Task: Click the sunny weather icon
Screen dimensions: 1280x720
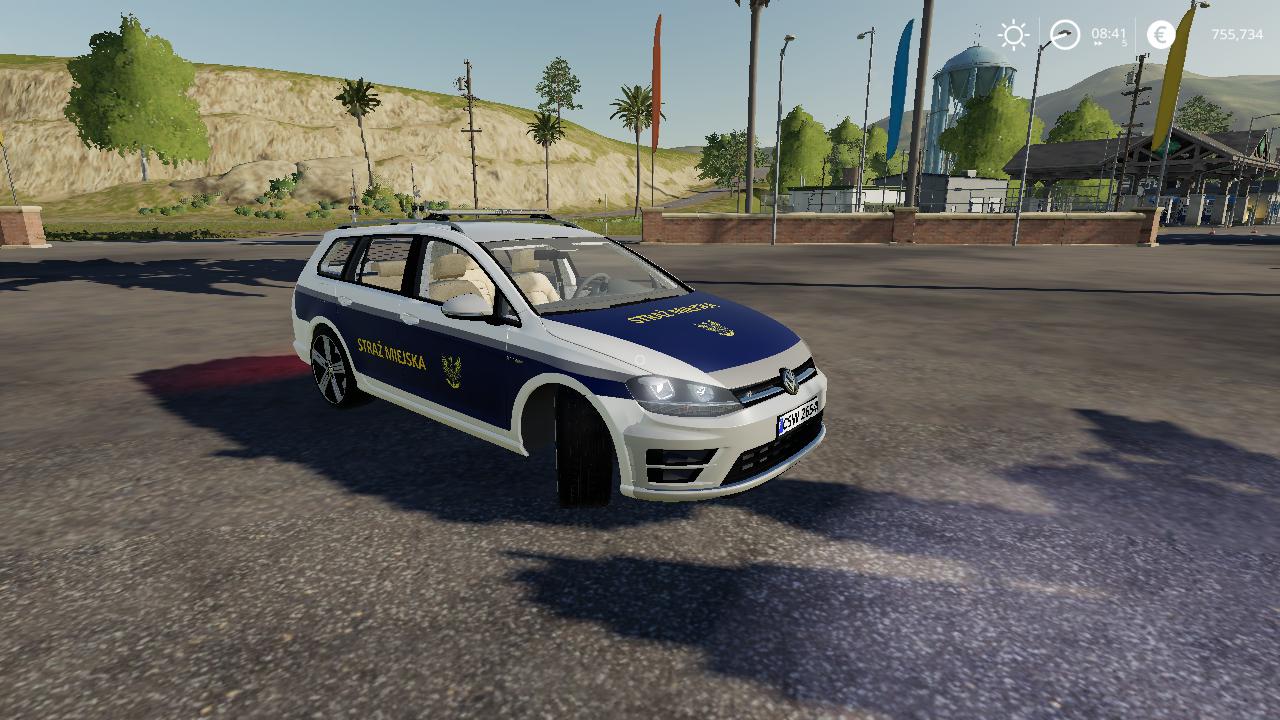Action: click(x=1013, y=35)
